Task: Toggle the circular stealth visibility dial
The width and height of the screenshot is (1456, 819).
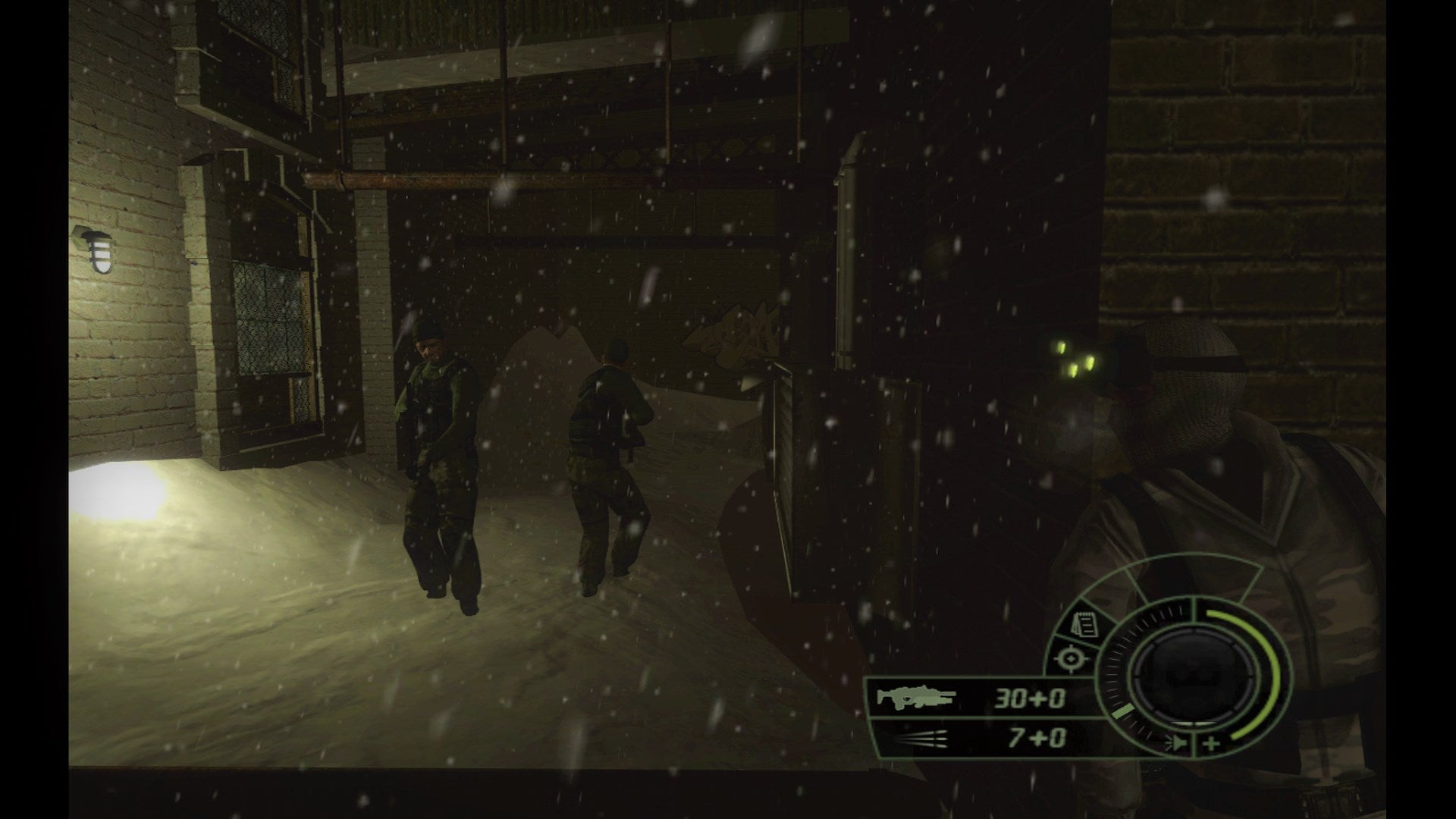Action: point(1191,679)
